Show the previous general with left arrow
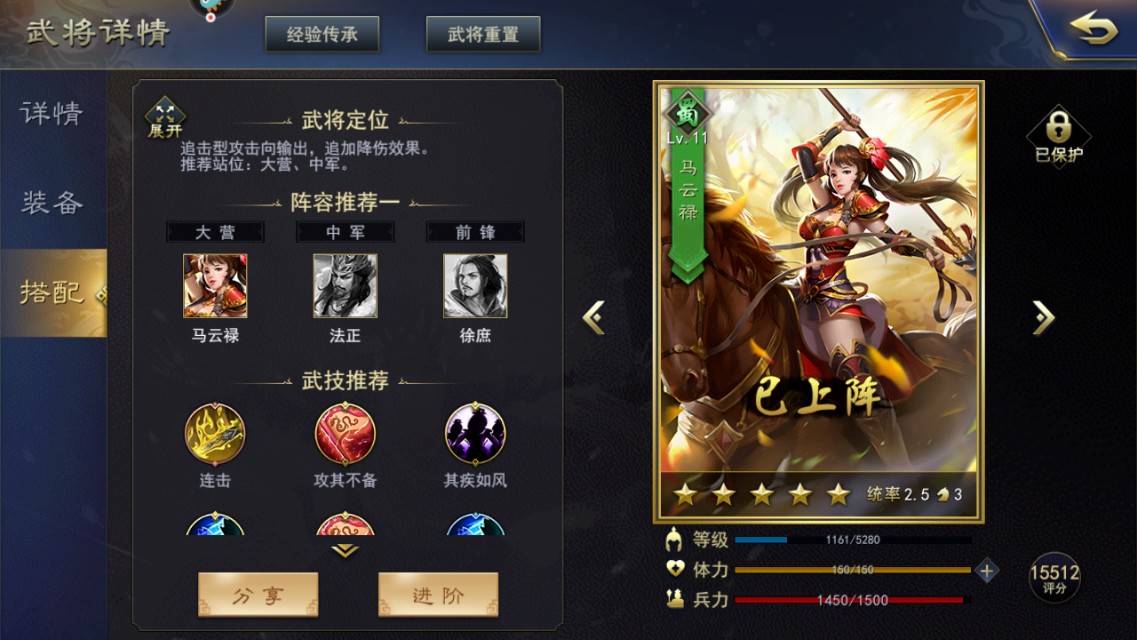Viewport: 1137px width, 640px height. click(x=594, y=317)
